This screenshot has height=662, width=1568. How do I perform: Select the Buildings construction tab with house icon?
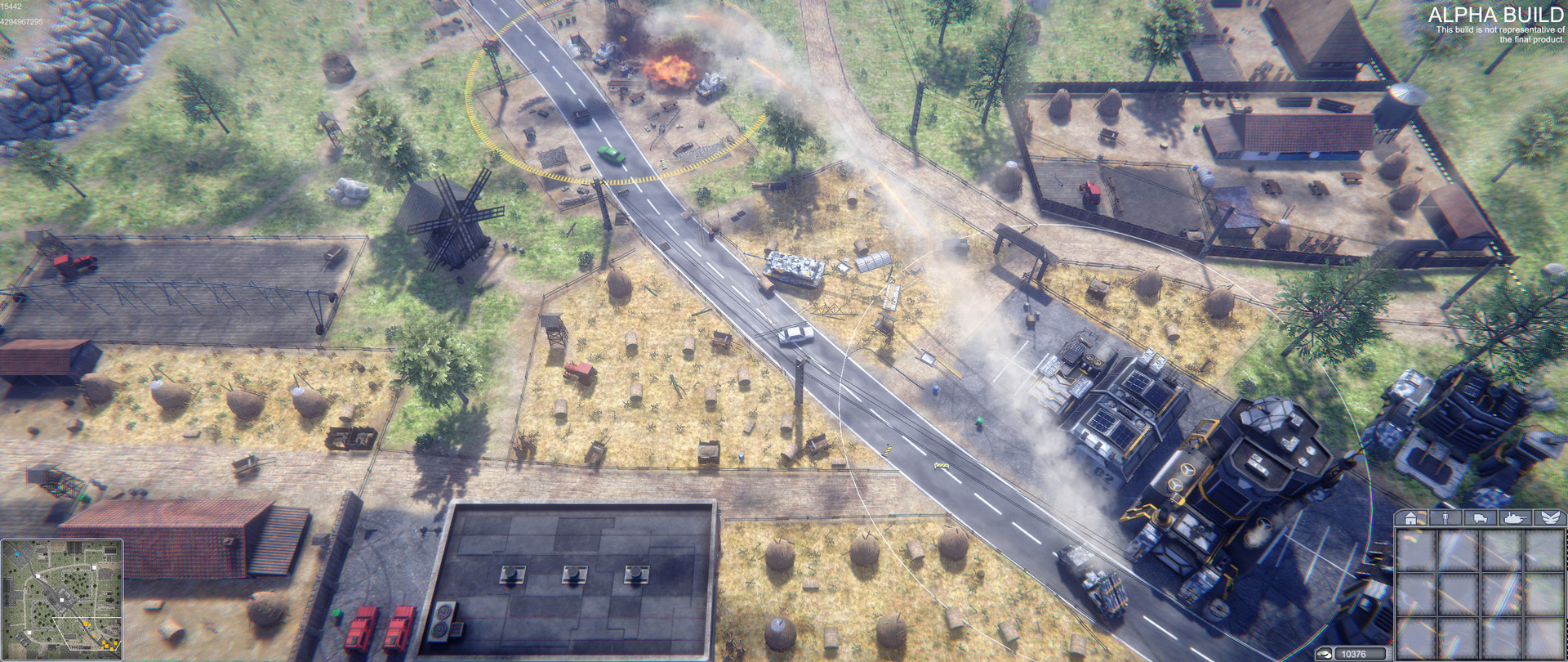click(1411, 517)
